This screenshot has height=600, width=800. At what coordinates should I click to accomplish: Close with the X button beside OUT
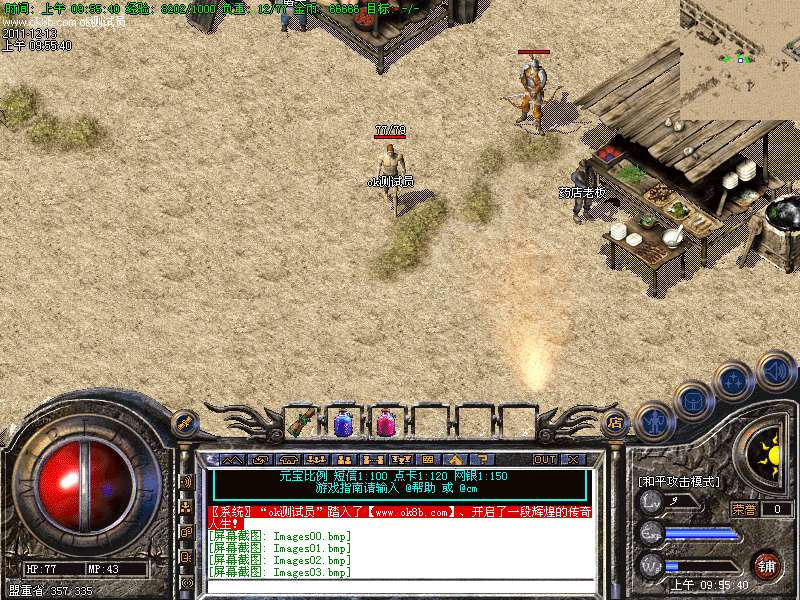pyautogui.click(x=573, y=460)
